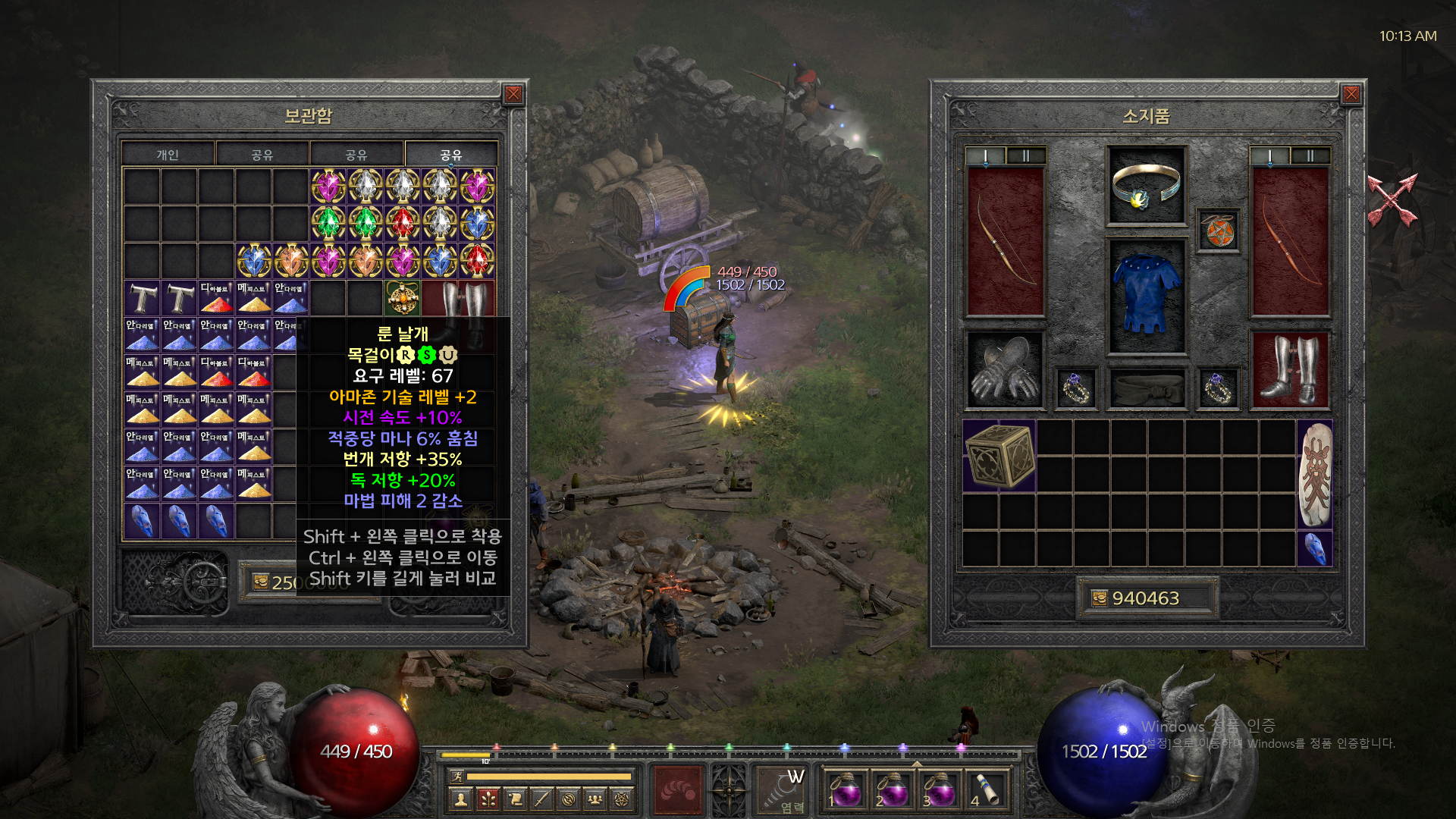Close the inventory (소지품) panel
Image resolution: width=1456 pixels, height=819 pixels.
(x=1351, y=94)
